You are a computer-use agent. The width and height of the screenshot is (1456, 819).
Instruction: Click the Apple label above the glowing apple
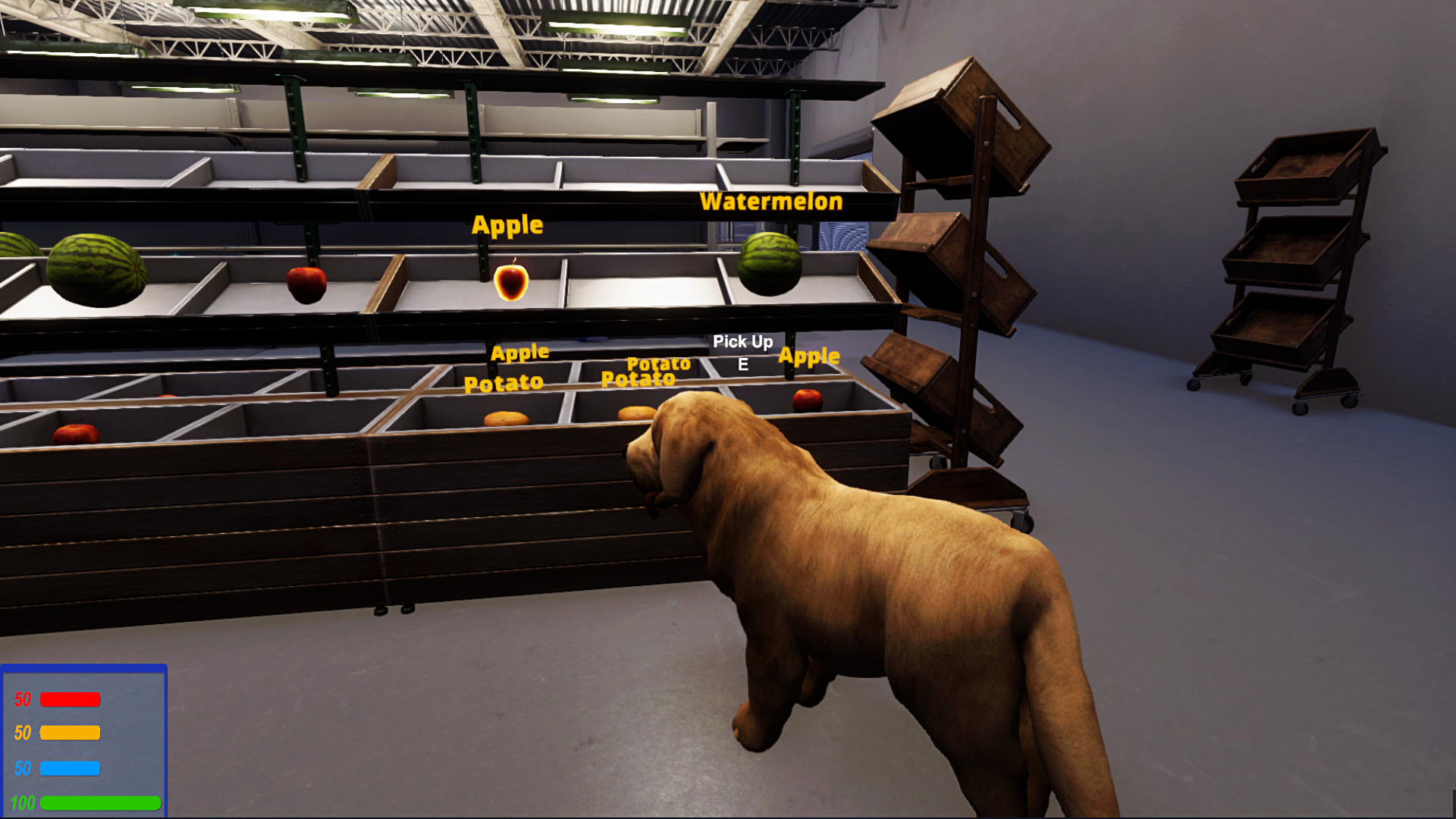coord(507,225)
